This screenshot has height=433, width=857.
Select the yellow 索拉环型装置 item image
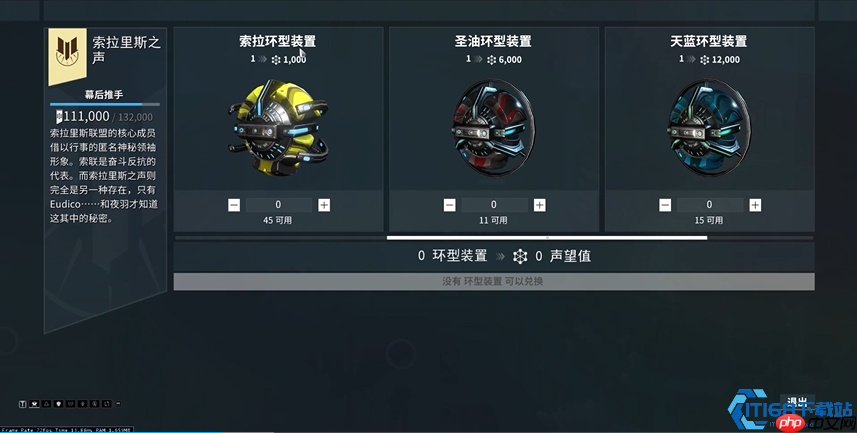(277, 130)
